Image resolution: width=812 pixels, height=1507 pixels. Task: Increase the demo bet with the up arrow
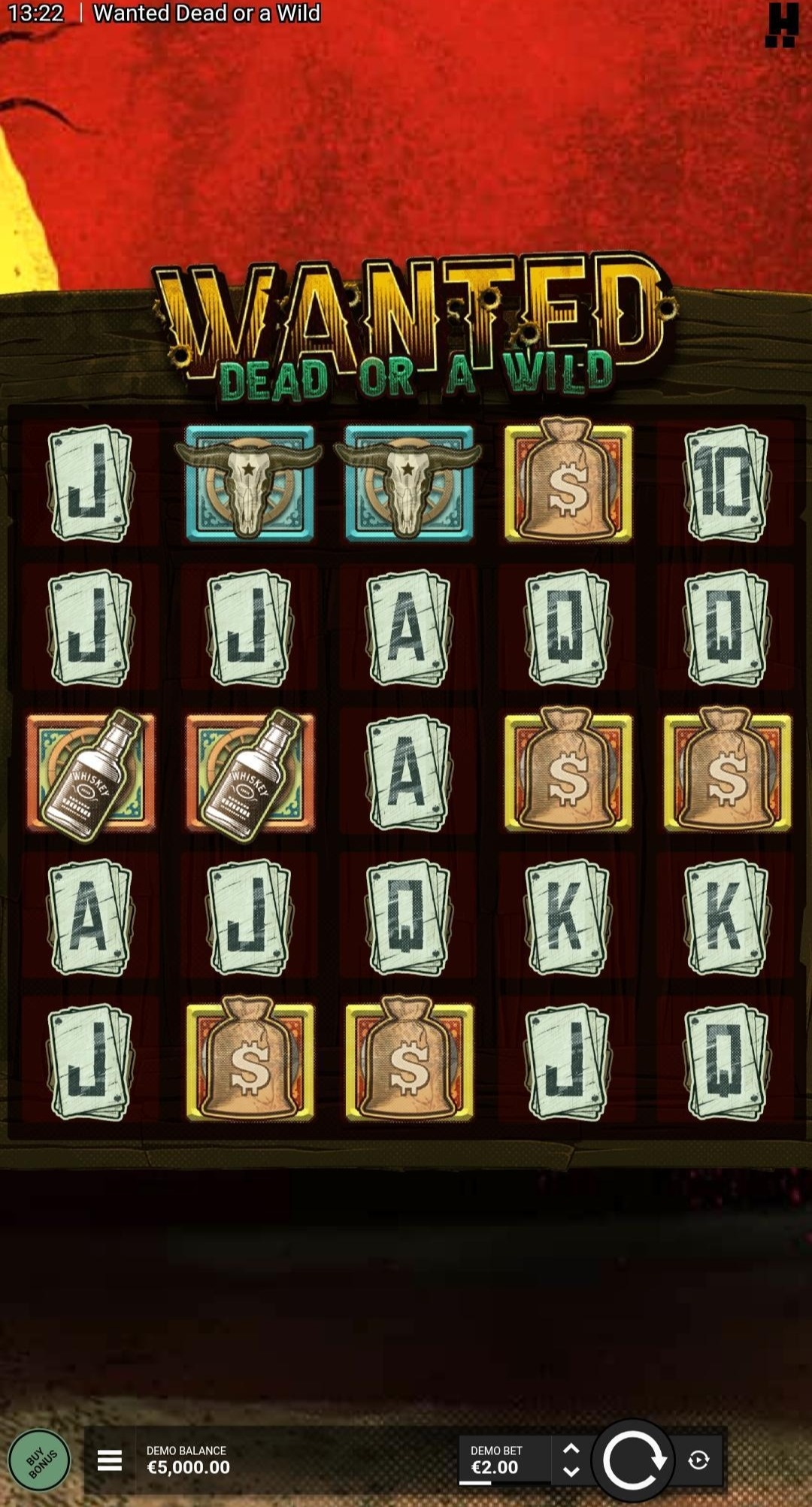coord(571,1448)
